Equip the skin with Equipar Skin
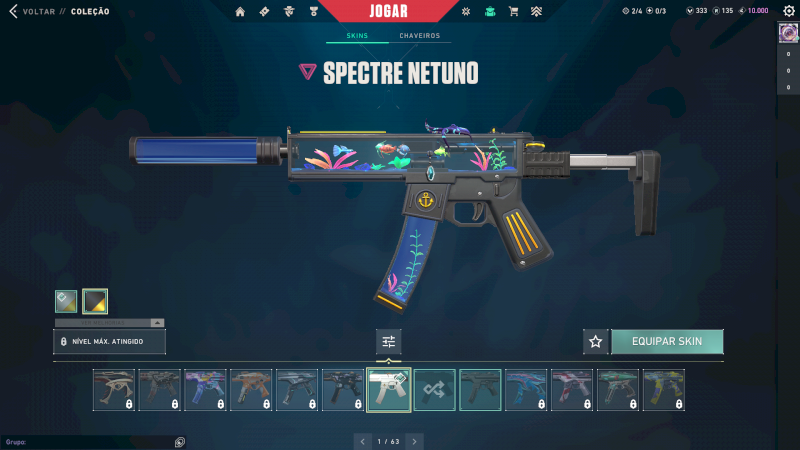This screenshot has width=800, height=450. click(667, 341)
